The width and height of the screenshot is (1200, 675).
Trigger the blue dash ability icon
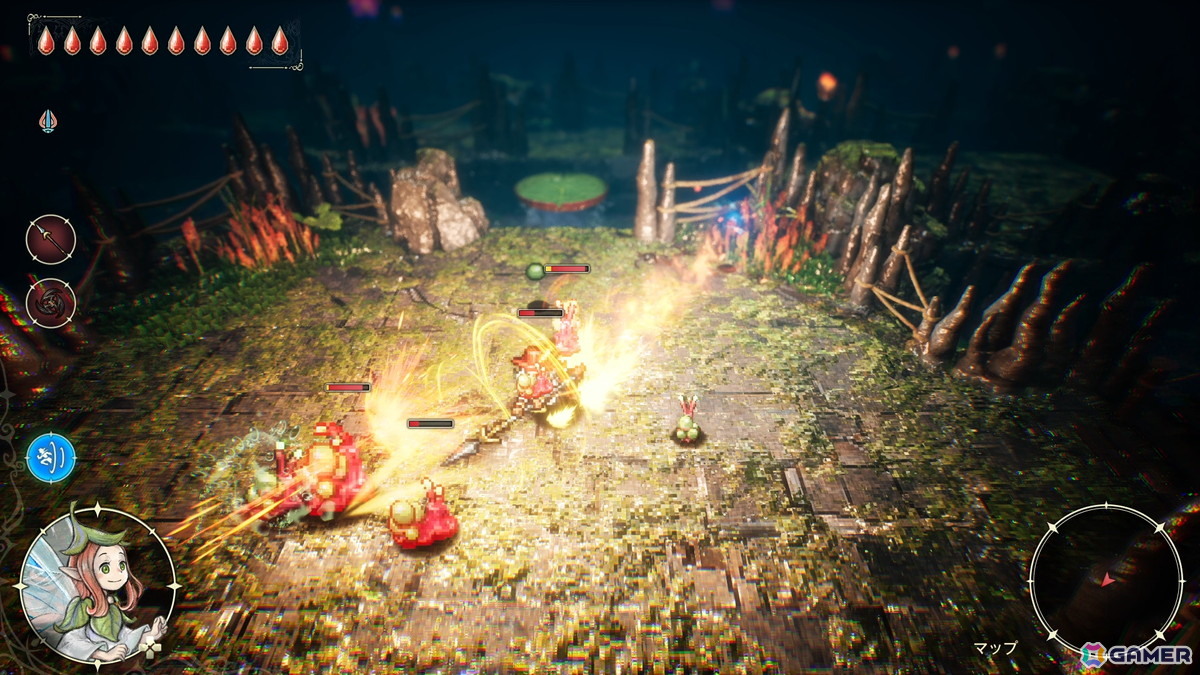(51, 458)
